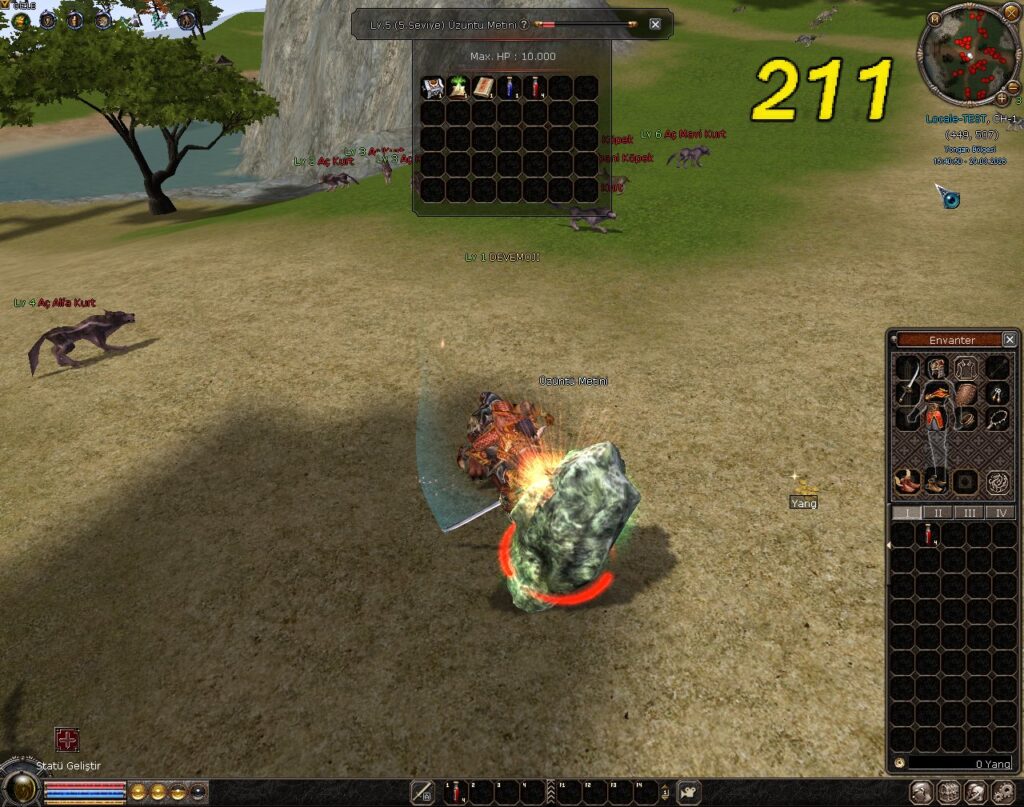Close the Üzüntü Metini target window

[x=655, y=24]
